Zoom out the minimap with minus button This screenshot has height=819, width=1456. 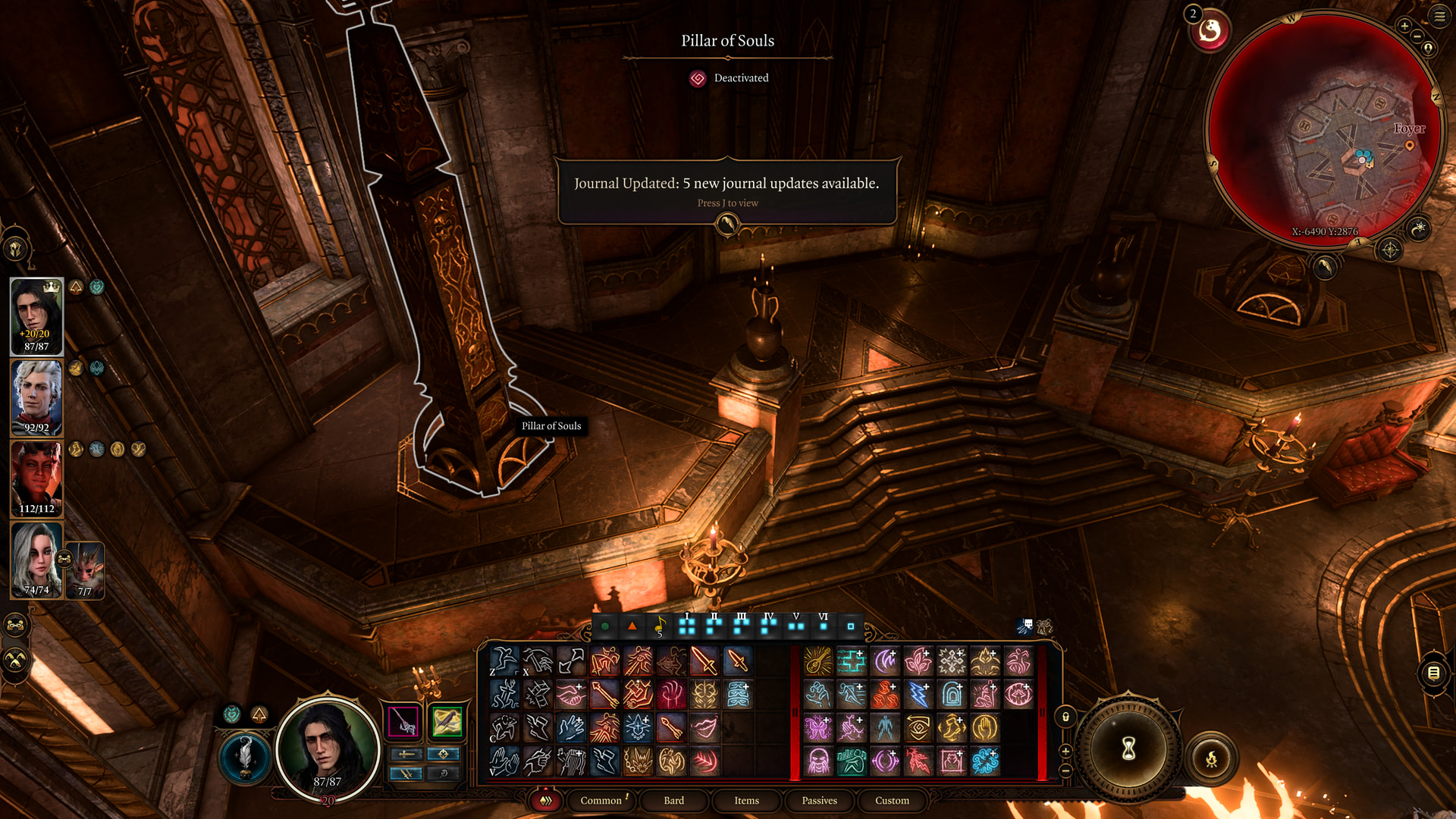coord(1417,36)
